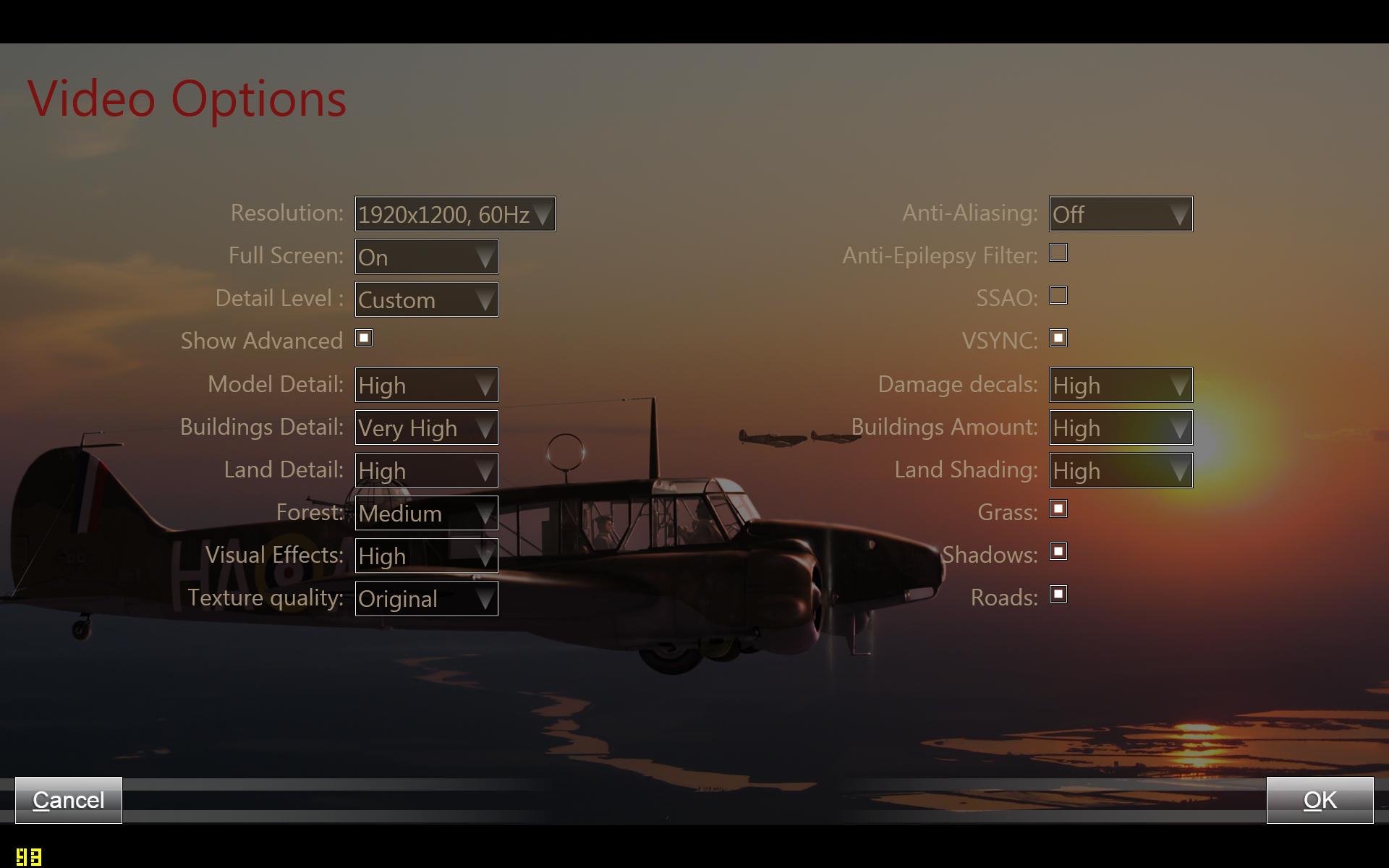Change the Buildings Amount dropdown
This screenshot has width=1389, height=868.
[x=1121, y=427]
